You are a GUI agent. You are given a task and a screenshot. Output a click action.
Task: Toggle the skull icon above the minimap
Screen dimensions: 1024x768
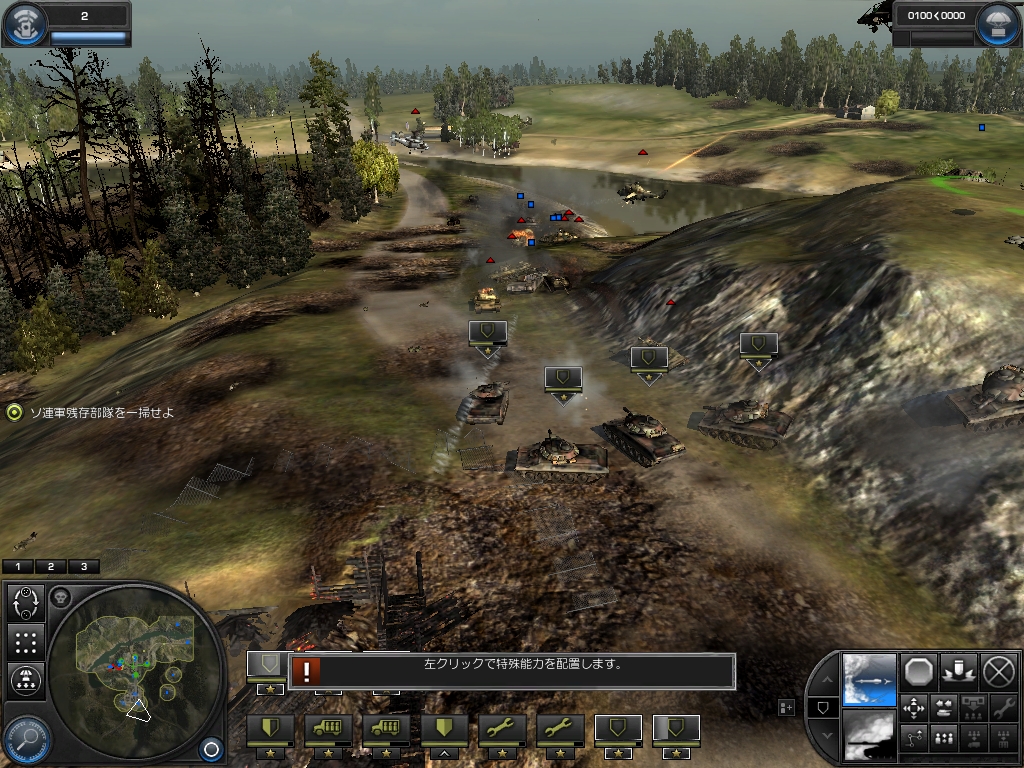click(60, 598)
